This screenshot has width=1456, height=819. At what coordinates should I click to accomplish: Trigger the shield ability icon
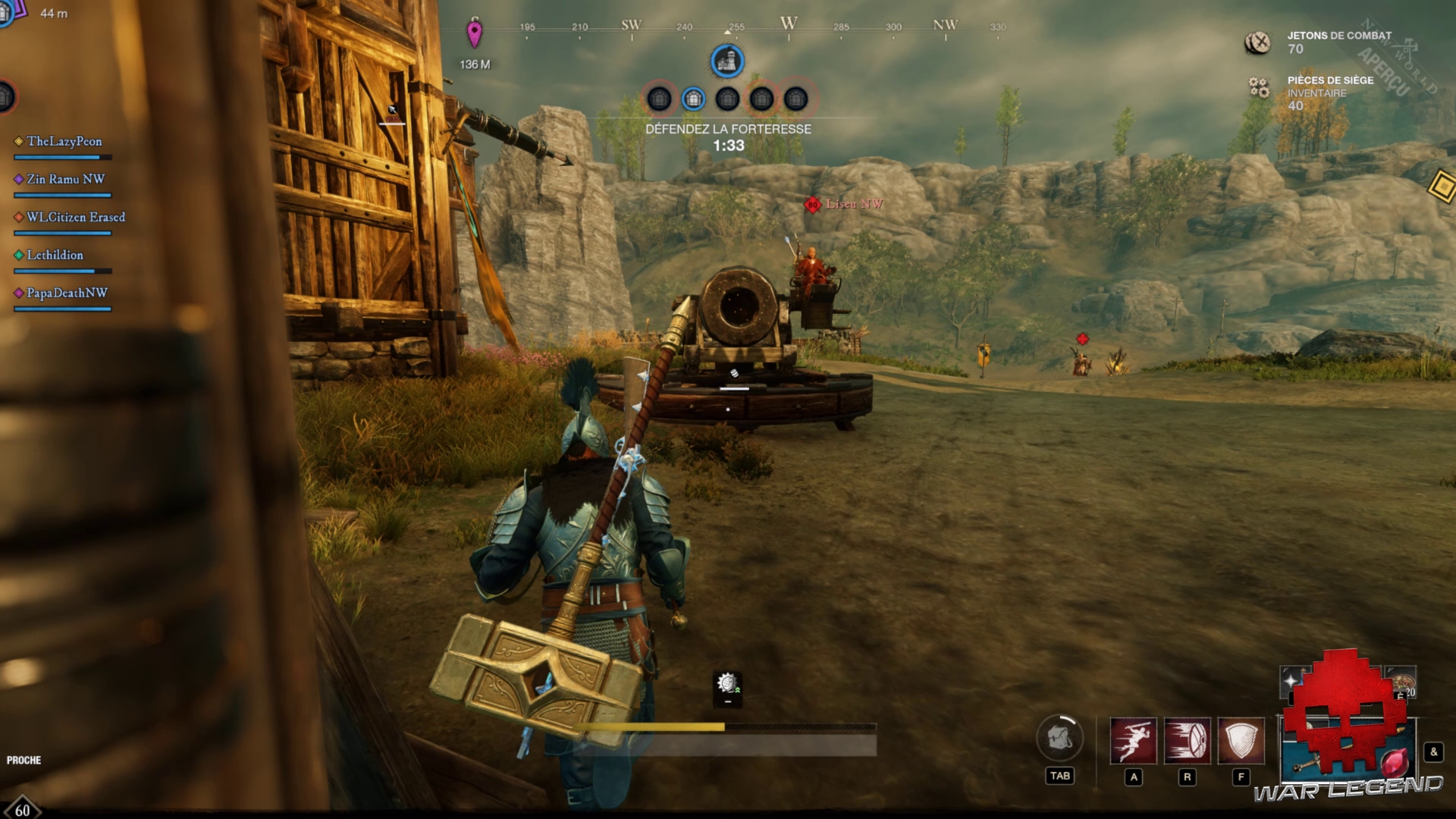tap(1241, 740)
